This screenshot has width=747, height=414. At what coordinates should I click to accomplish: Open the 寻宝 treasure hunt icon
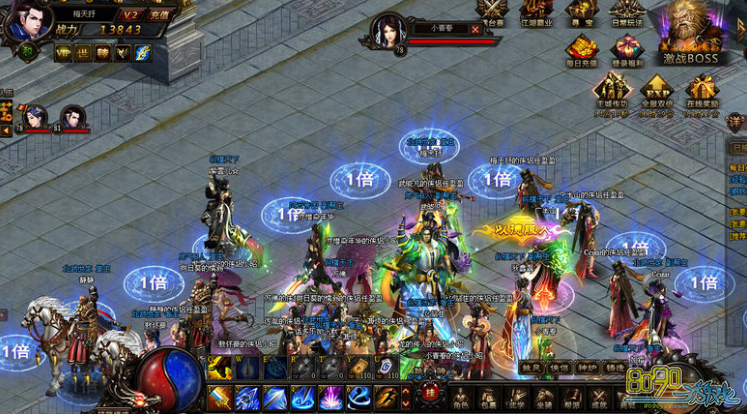pos(580,10)
